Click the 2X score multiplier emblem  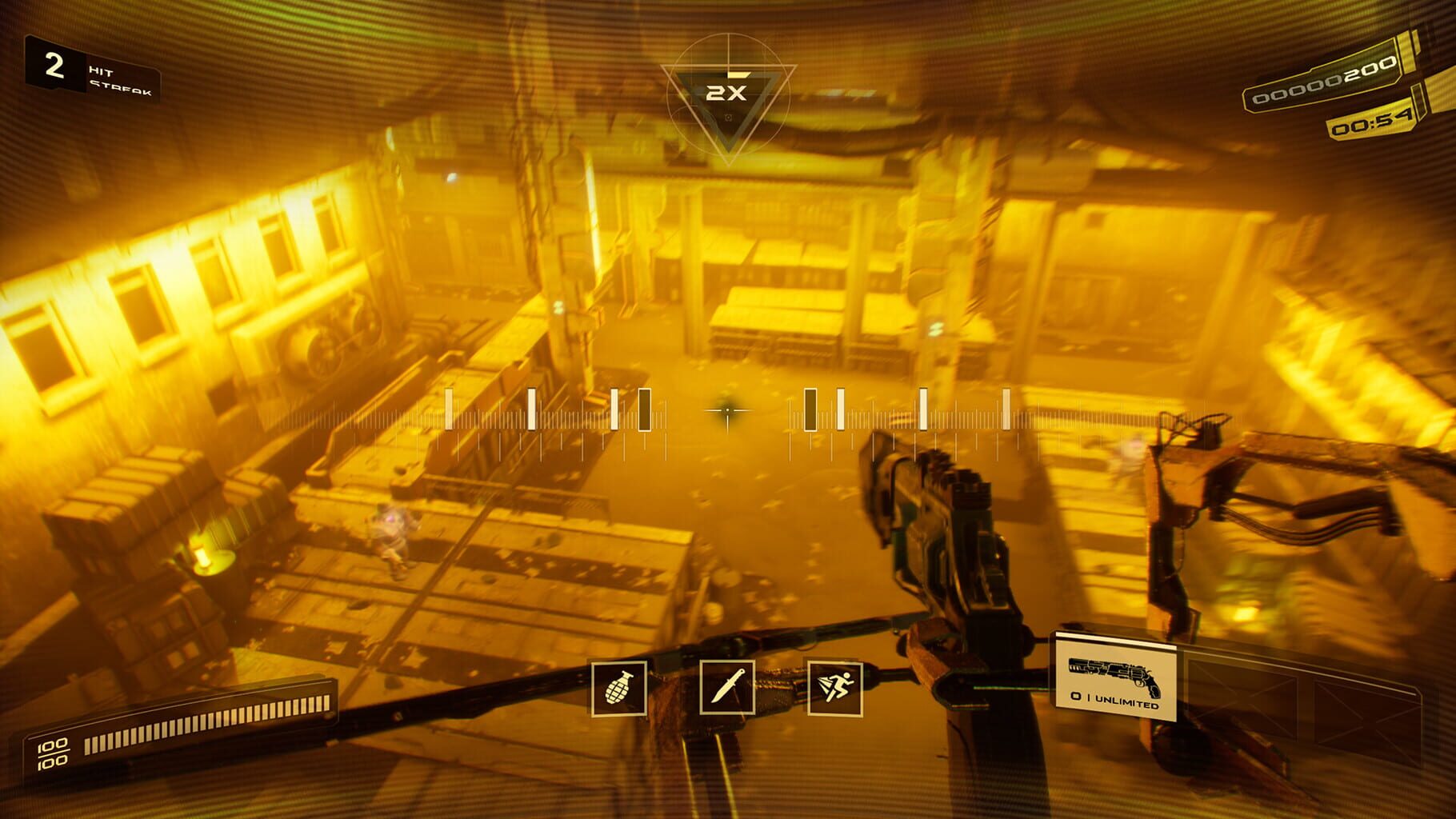click(728, 94)
